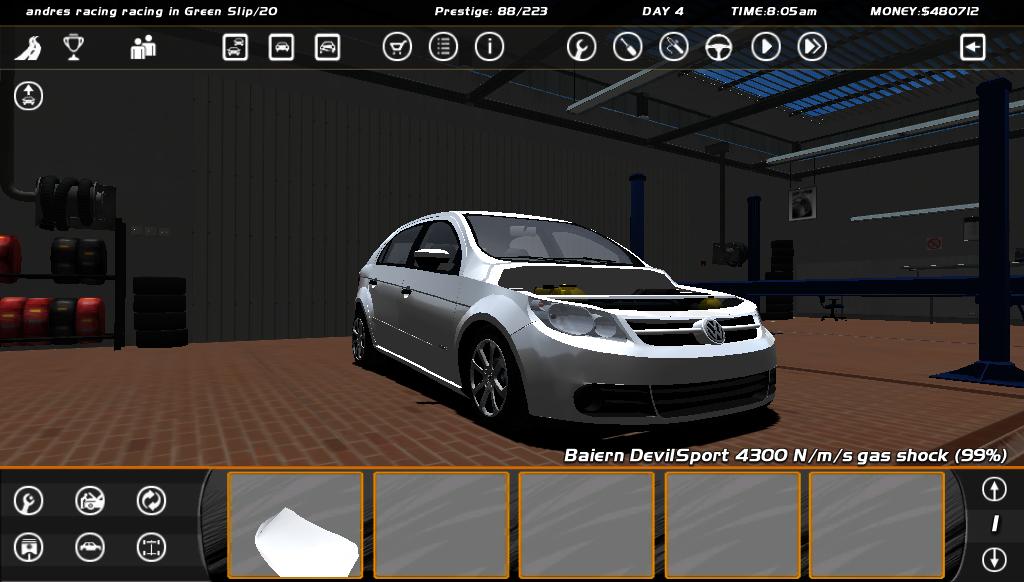Open the piston engine parts category
1024x582 pixels.
click(x=29, y=547)
